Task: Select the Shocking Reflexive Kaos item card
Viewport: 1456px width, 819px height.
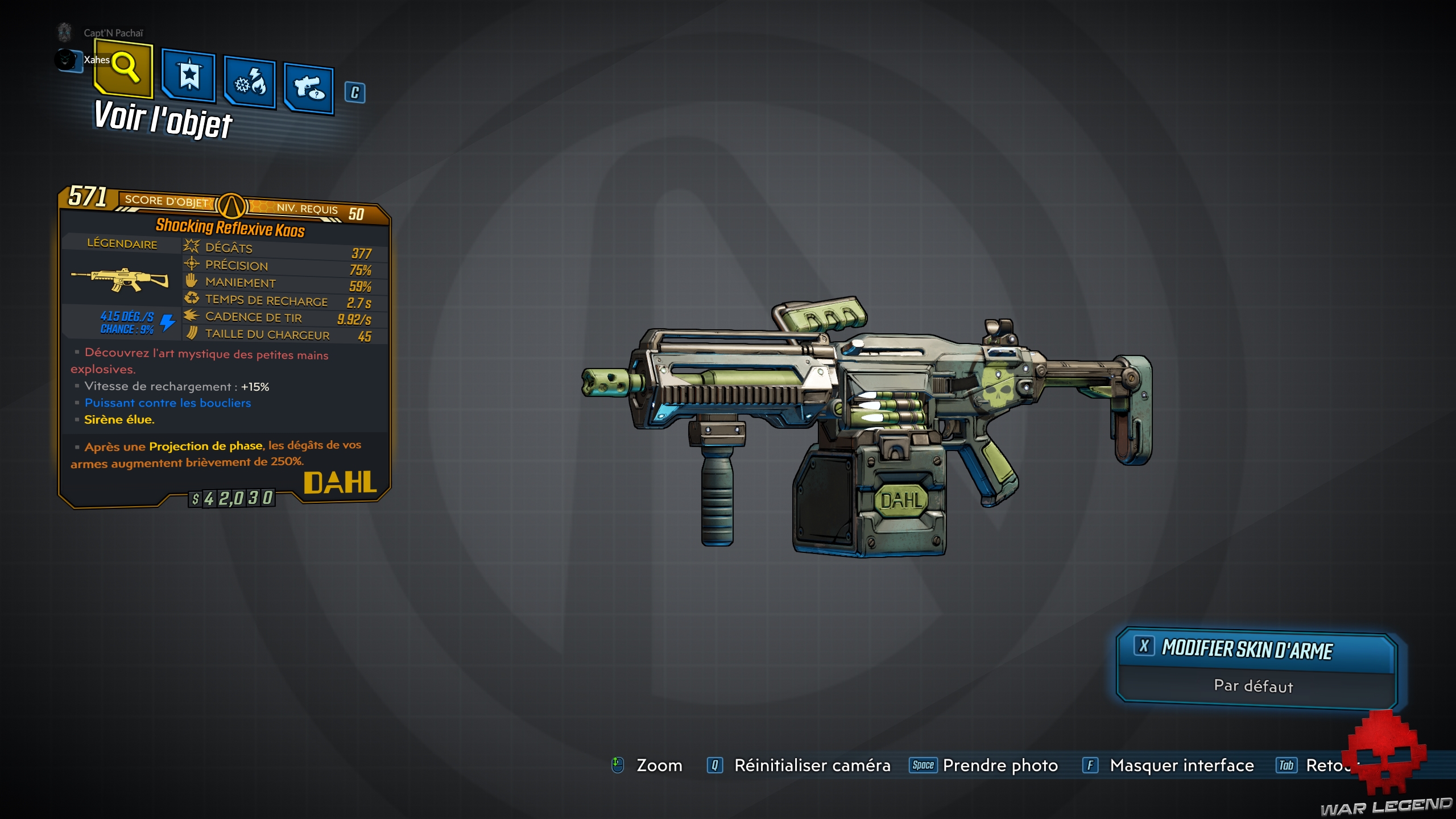Action: tap(225, 347)
